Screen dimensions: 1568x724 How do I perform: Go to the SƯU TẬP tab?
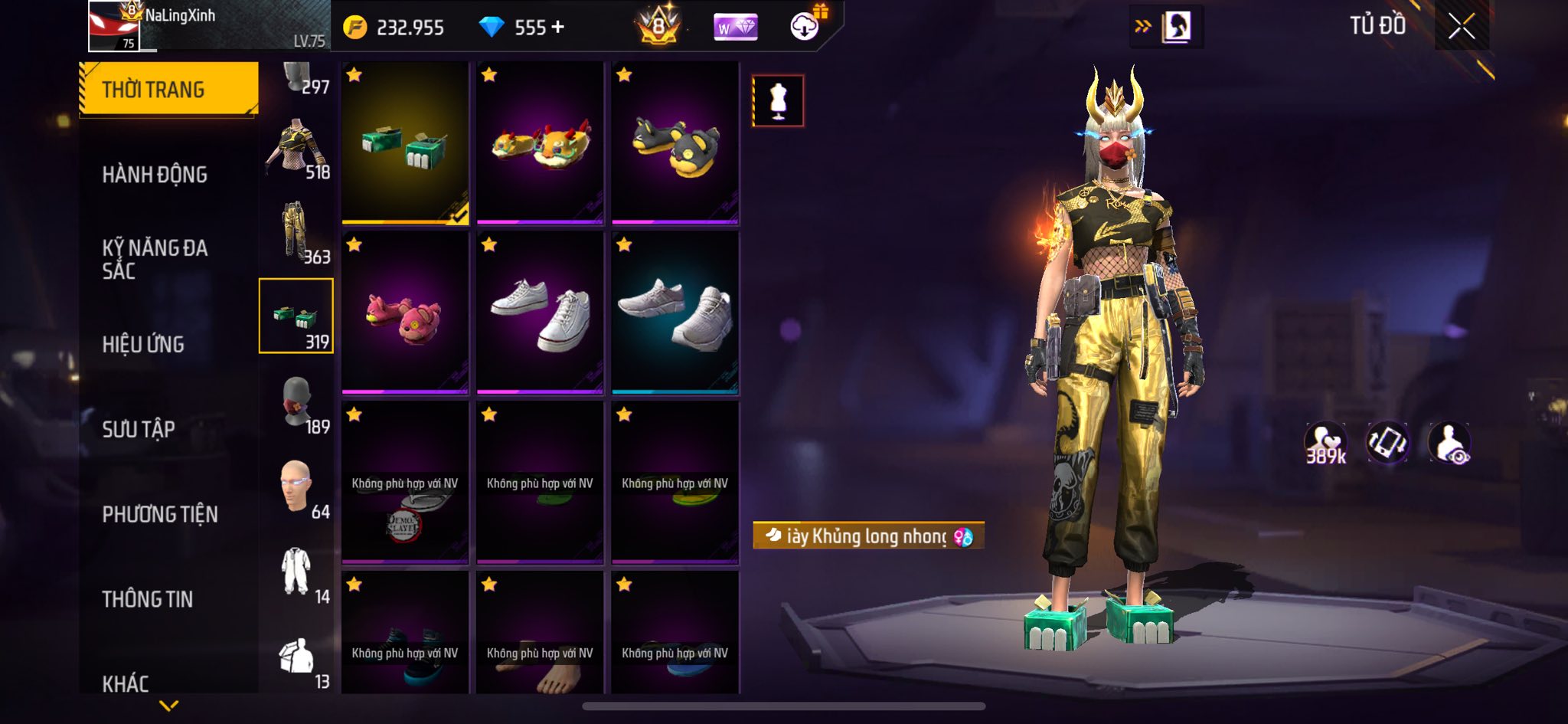(x=139, y=429)
